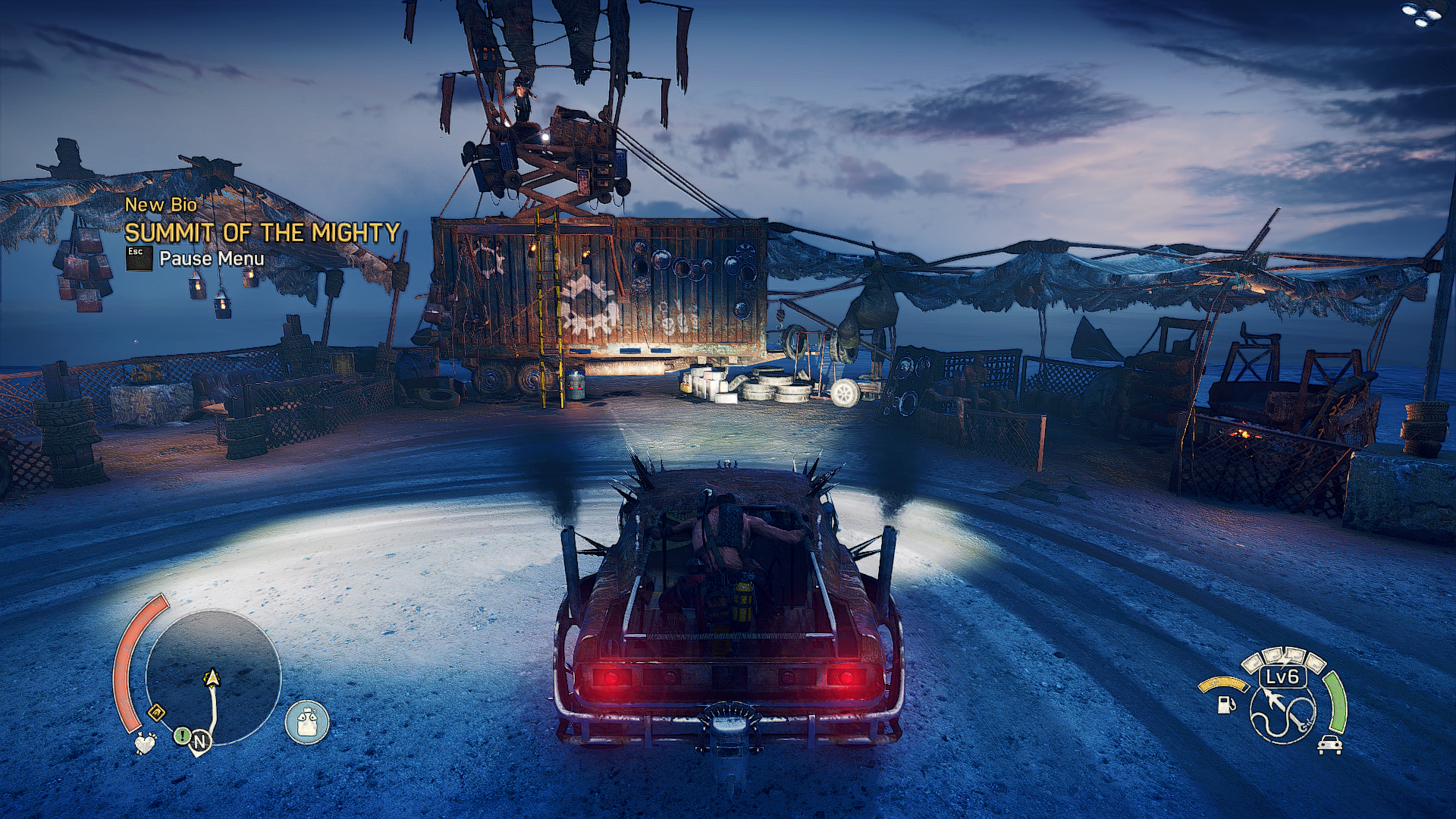The image size is (1456, 819).
Task: Open the Summit of the Mighty bio notification
Action: click(262, 232)
